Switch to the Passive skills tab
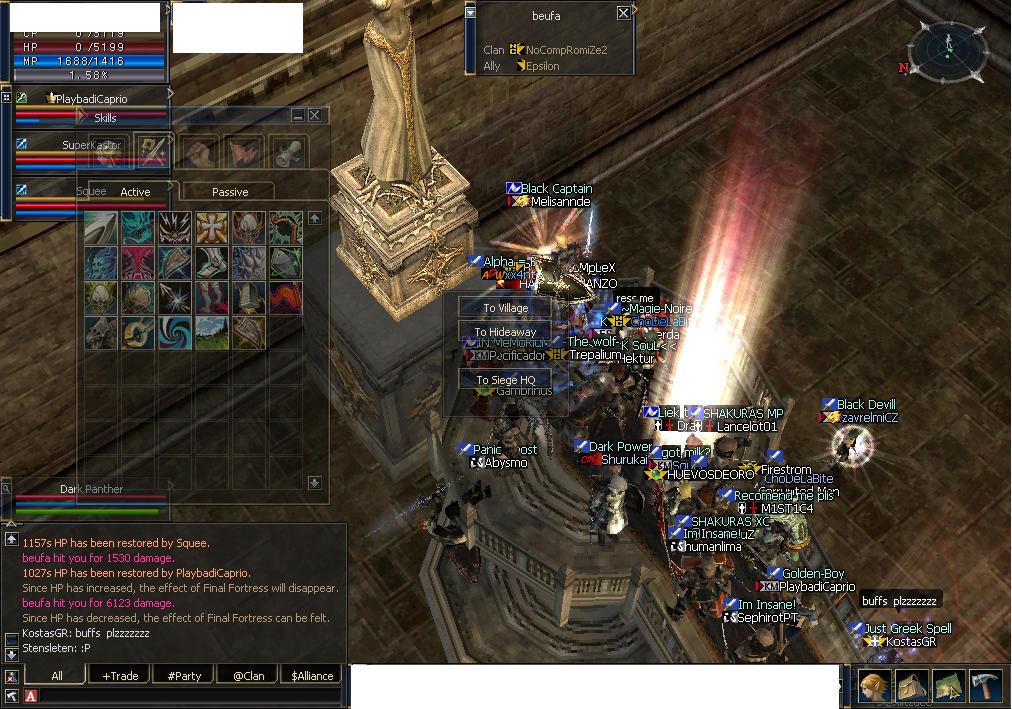1012x709 pixels. tap(230, 192)
